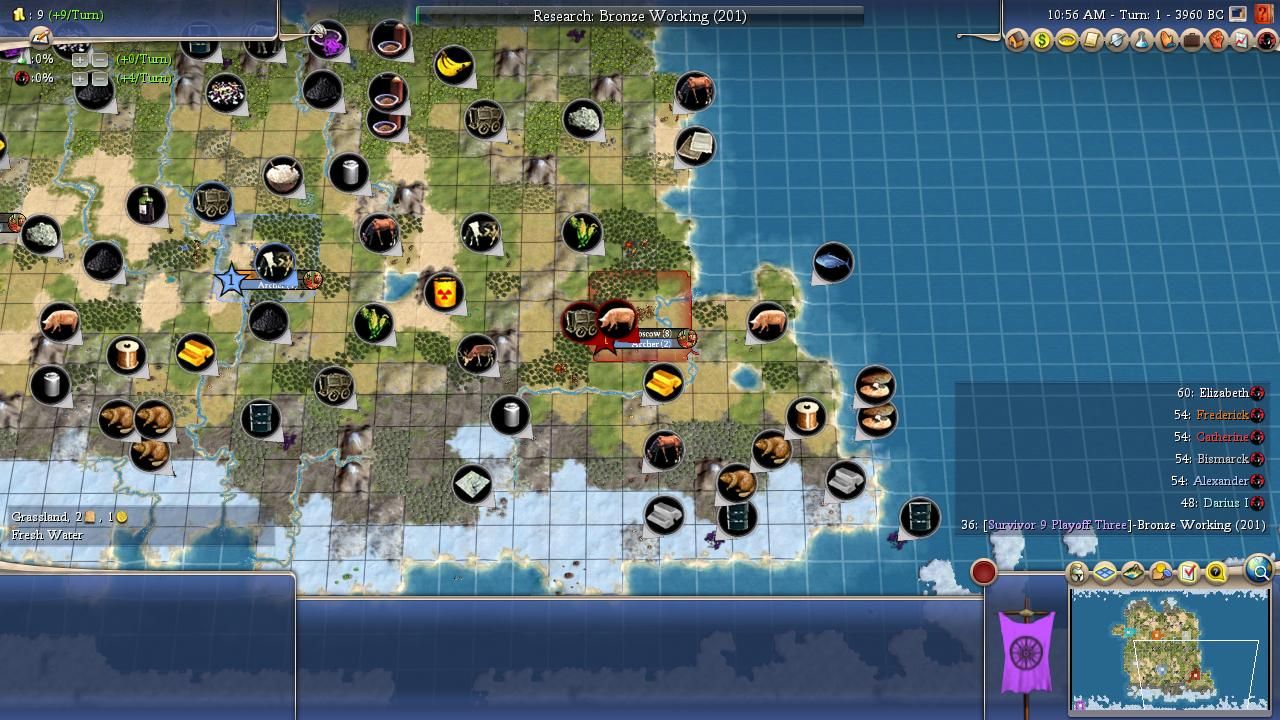Open the event log notepad icon
This screenshot has height=720, width=1280.
tap(39, 37)
